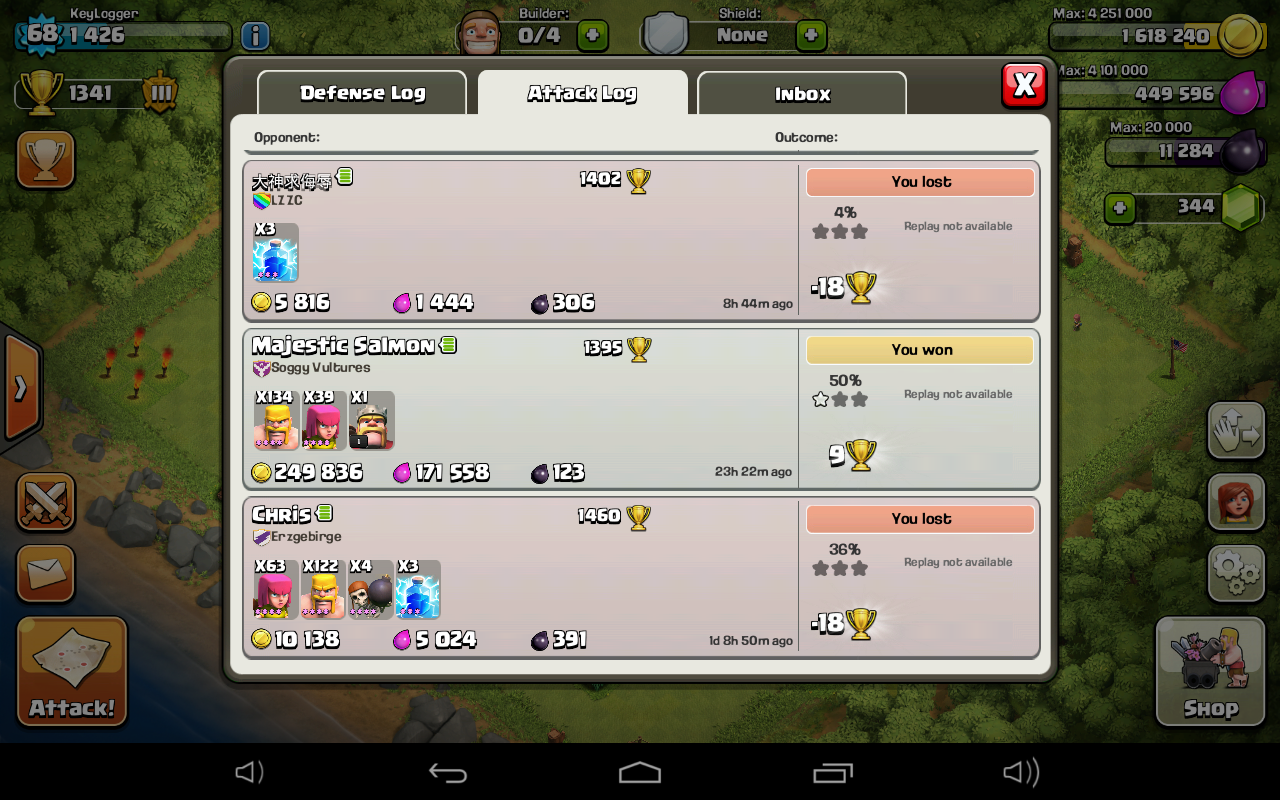Tap the Lightning Spell thumbnail in the first attack
This screenshot has width=1280, height=800.
coord(275,254)
